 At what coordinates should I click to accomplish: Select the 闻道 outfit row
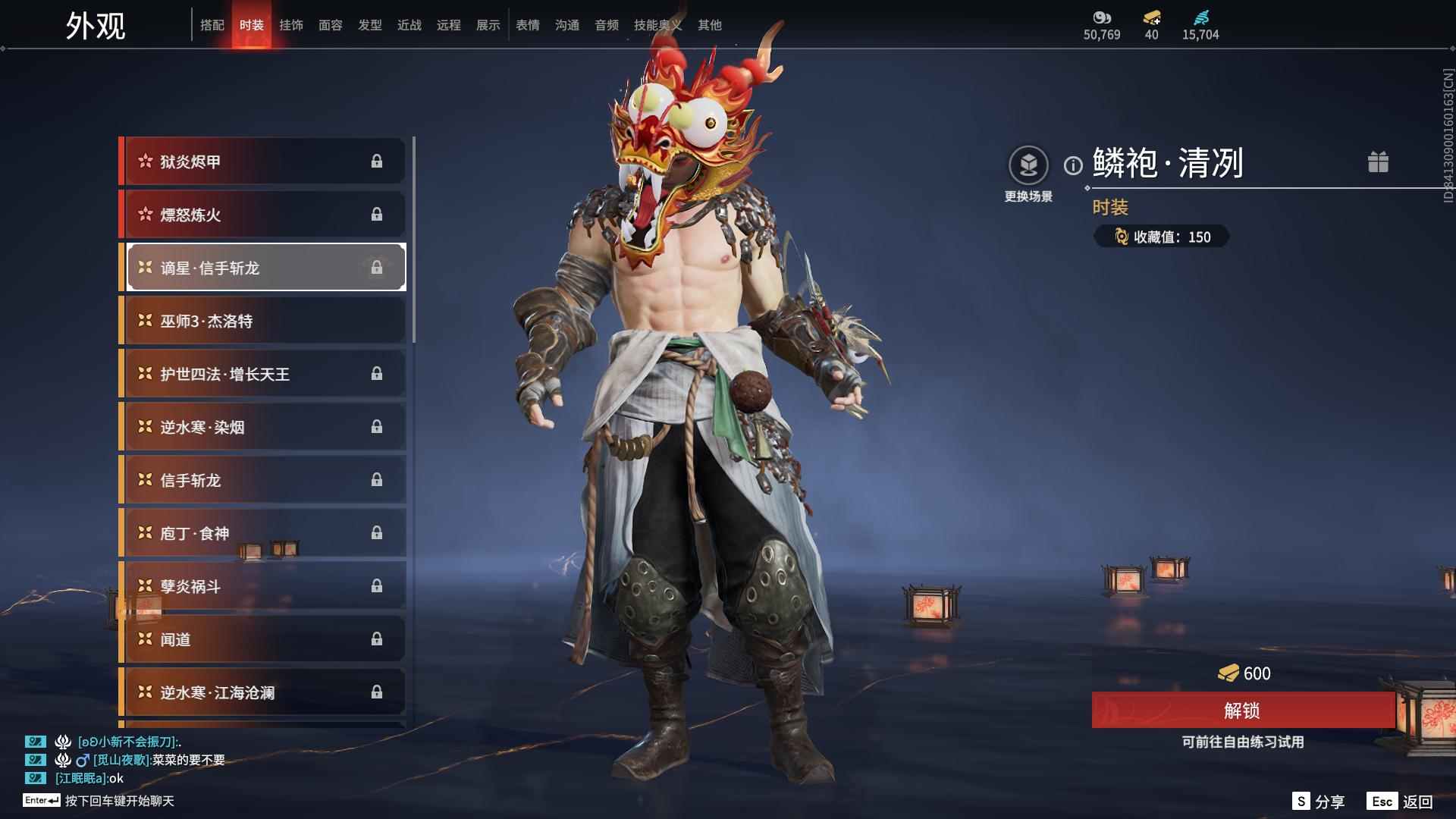(262, 639)
